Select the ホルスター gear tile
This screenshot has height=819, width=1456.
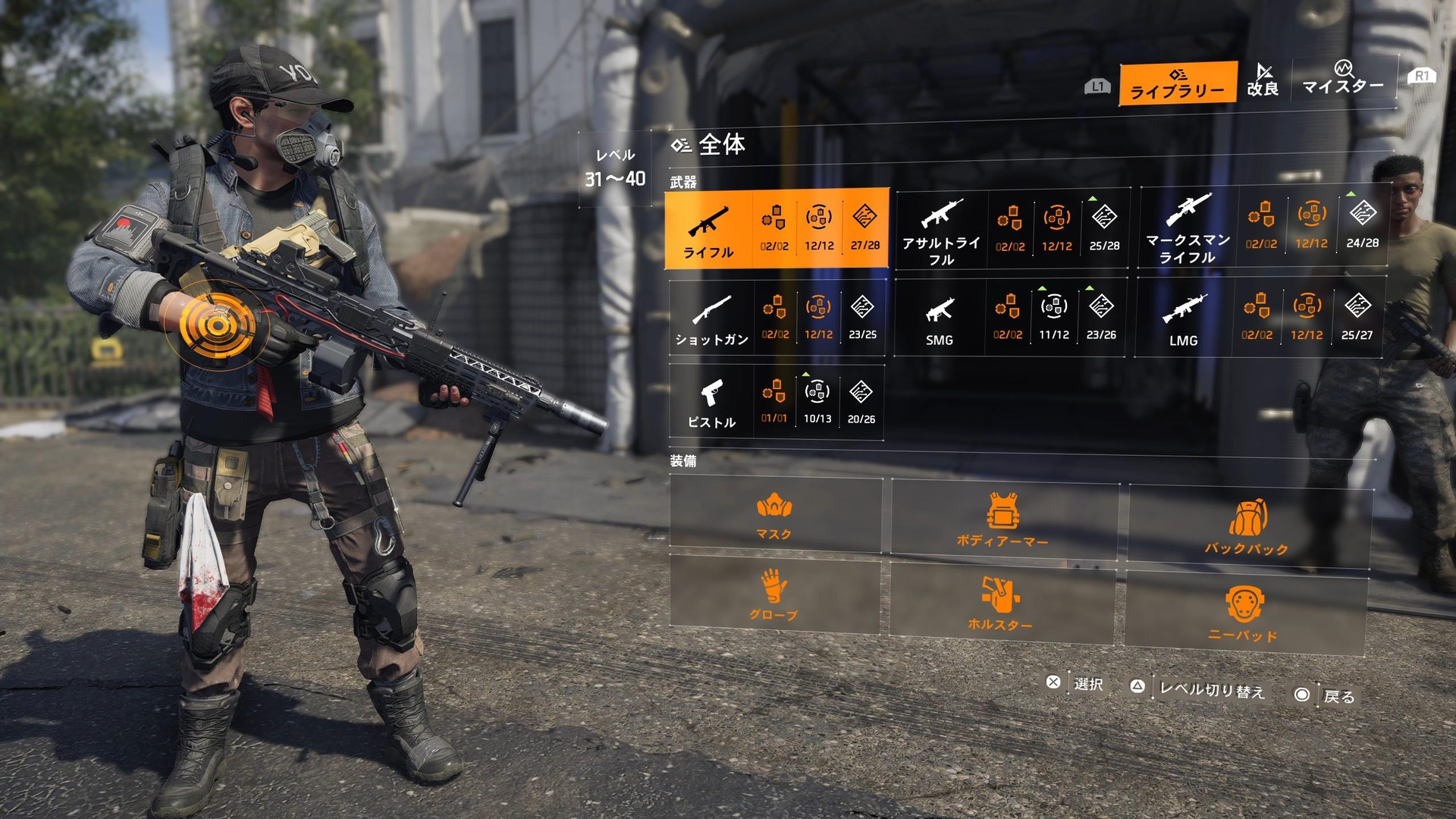[x=1000, y=603]
